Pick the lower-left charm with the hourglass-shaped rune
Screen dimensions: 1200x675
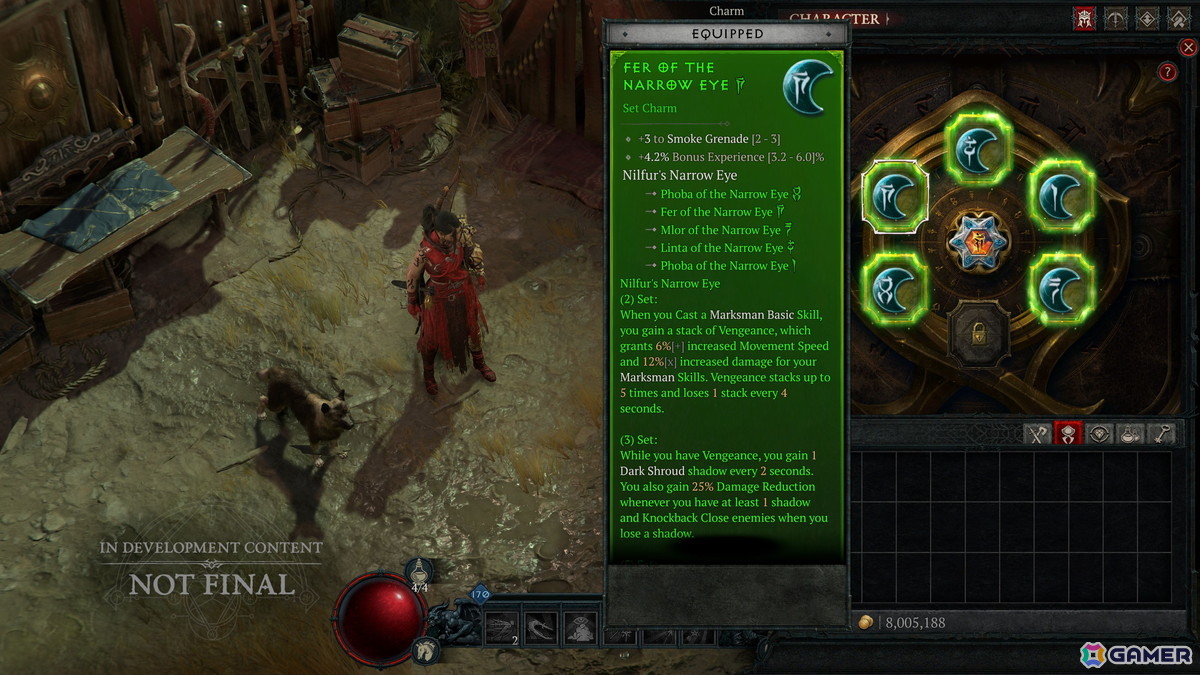point(895,288)
